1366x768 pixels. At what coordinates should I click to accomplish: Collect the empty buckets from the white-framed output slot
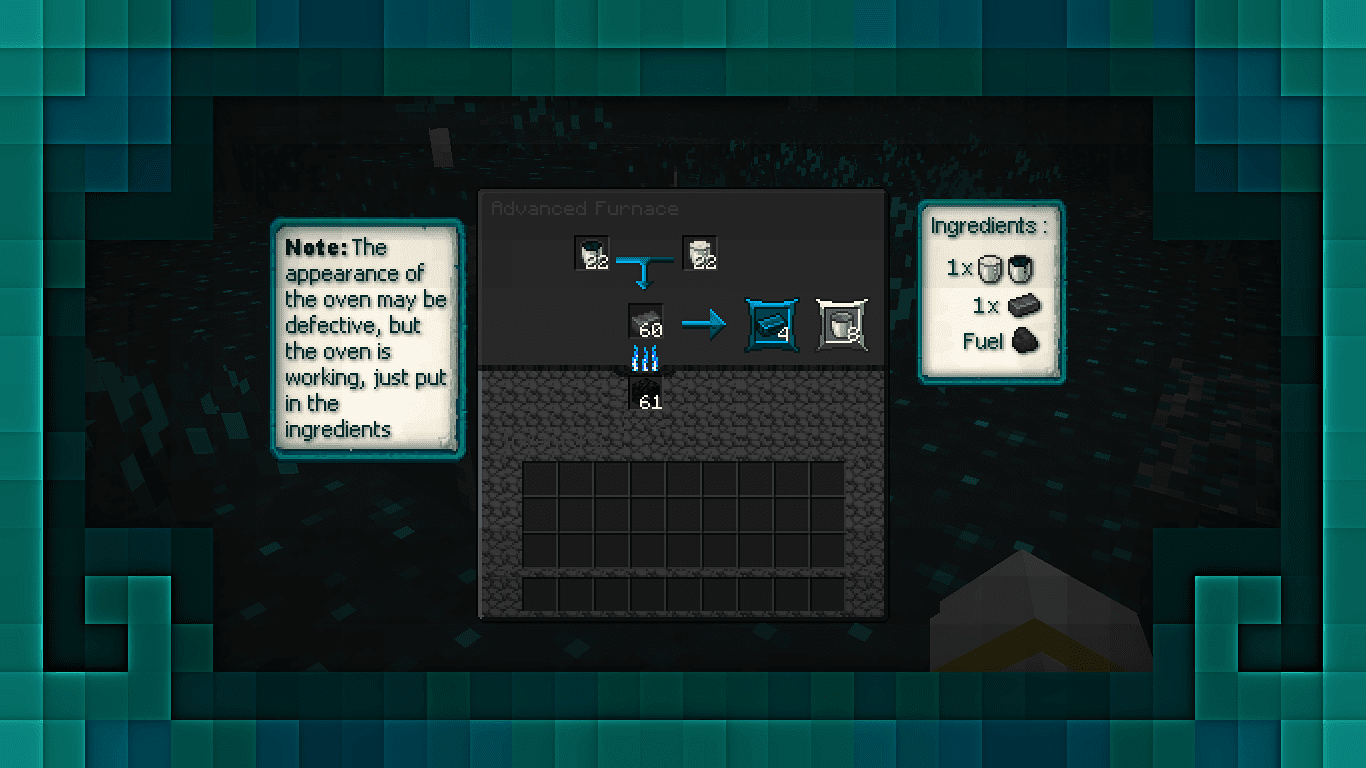coord(841,324)
